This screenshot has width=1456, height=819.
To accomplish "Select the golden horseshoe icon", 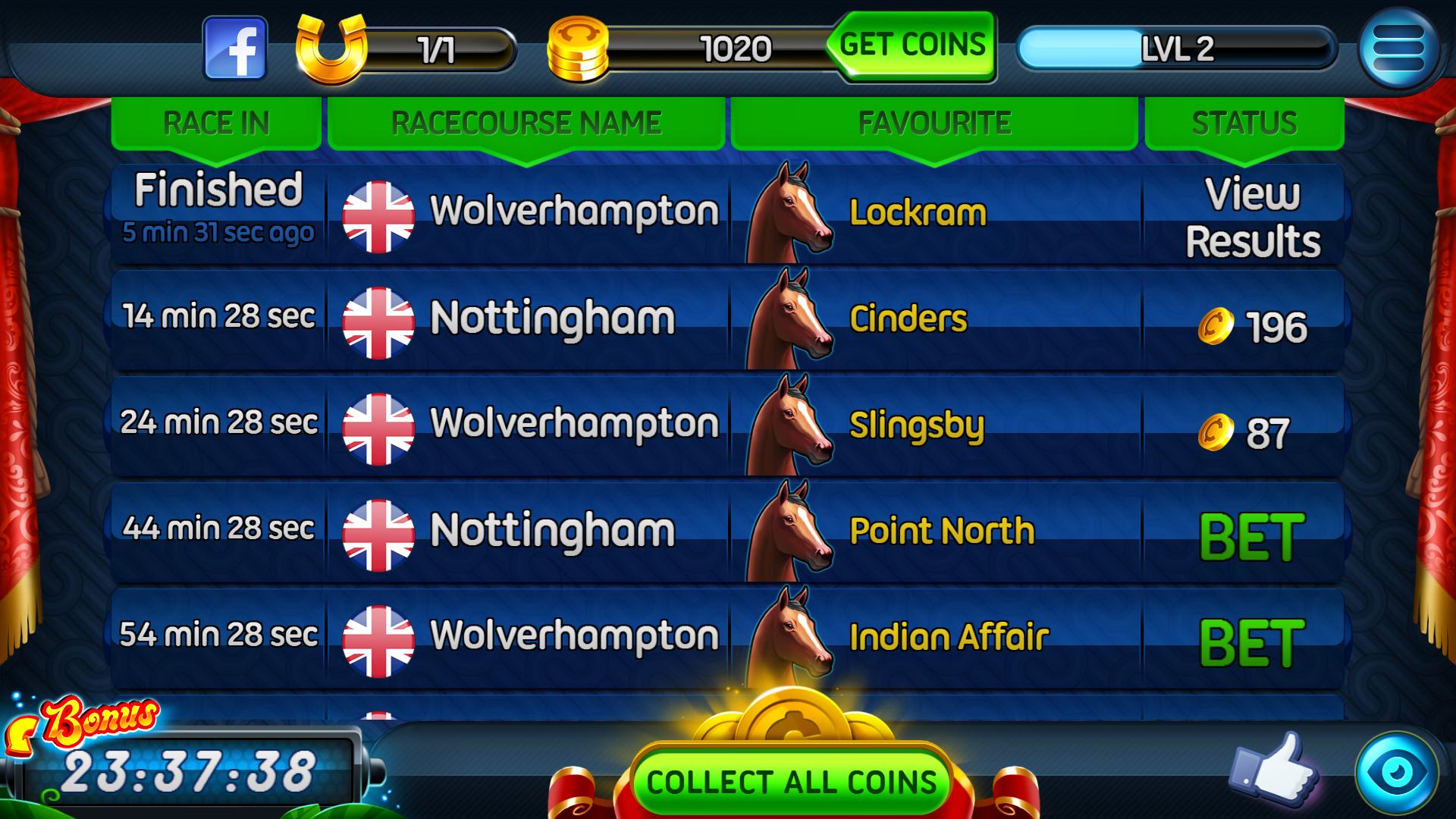I will 331,49.
